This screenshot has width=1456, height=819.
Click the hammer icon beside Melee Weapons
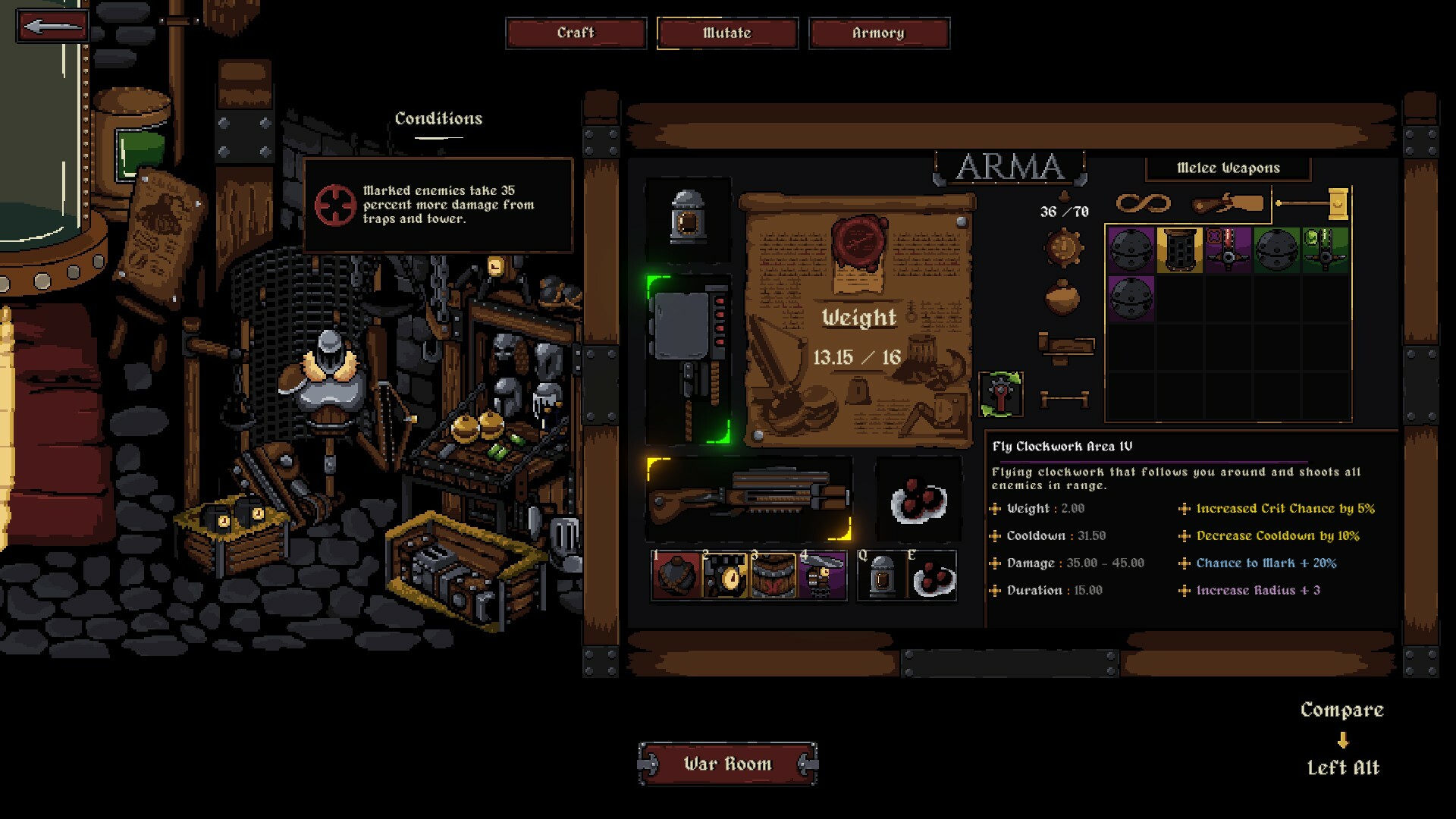coord(1338,203)
